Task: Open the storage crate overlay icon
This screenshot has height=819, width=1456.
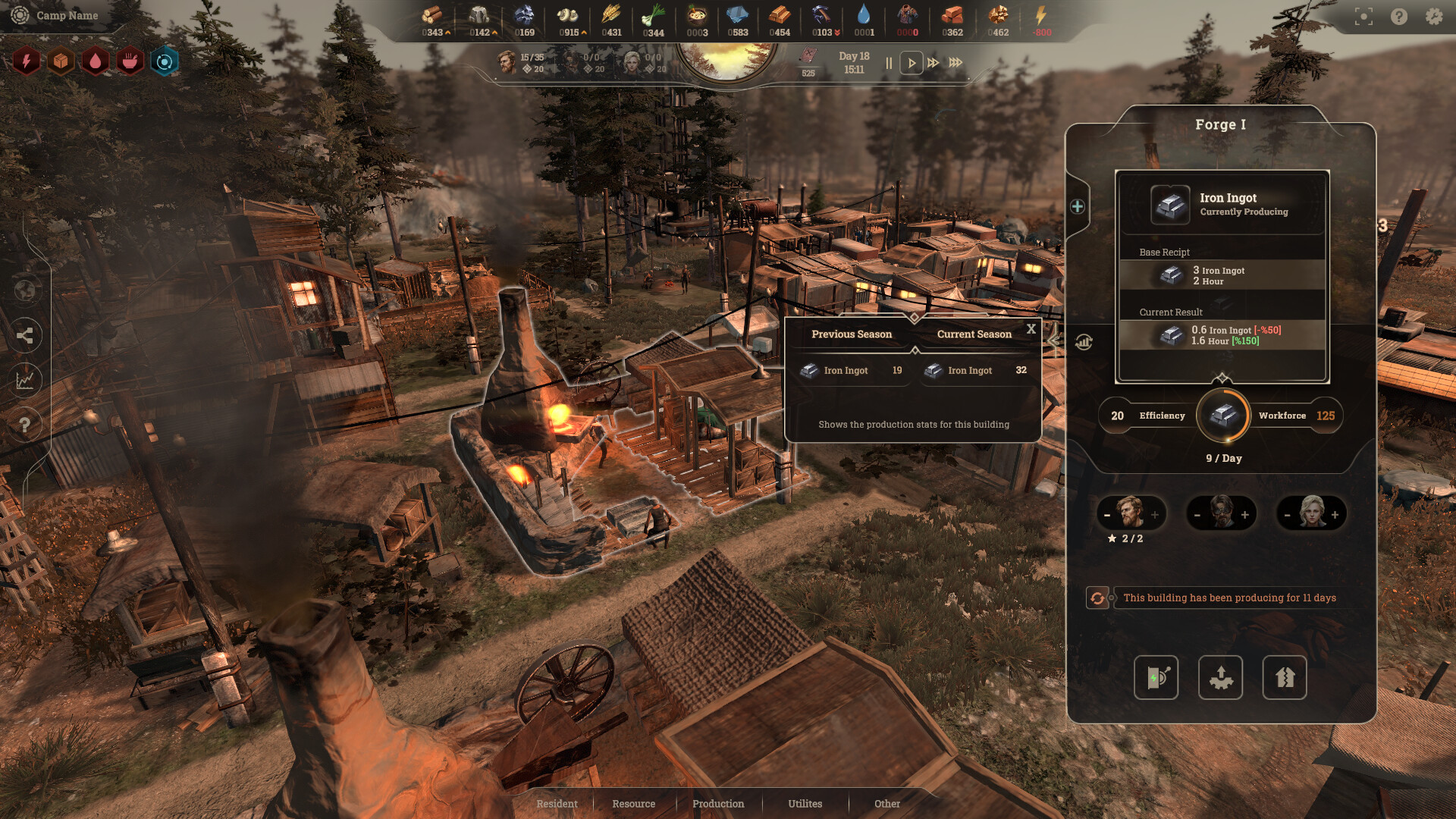Action: [x=61, y=61]
